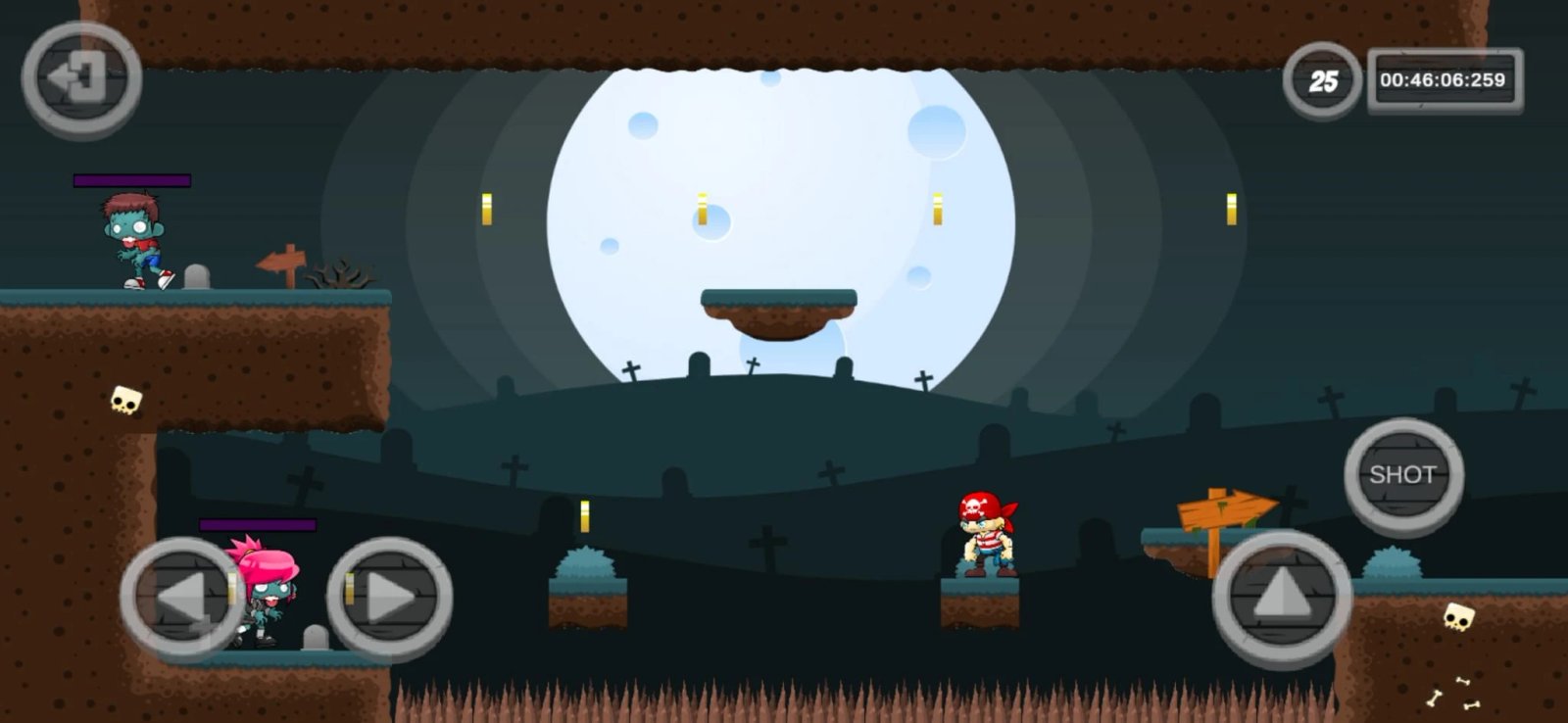
Task: Click the timer display in top-right corner
Action: click(x=1436, y=80)
